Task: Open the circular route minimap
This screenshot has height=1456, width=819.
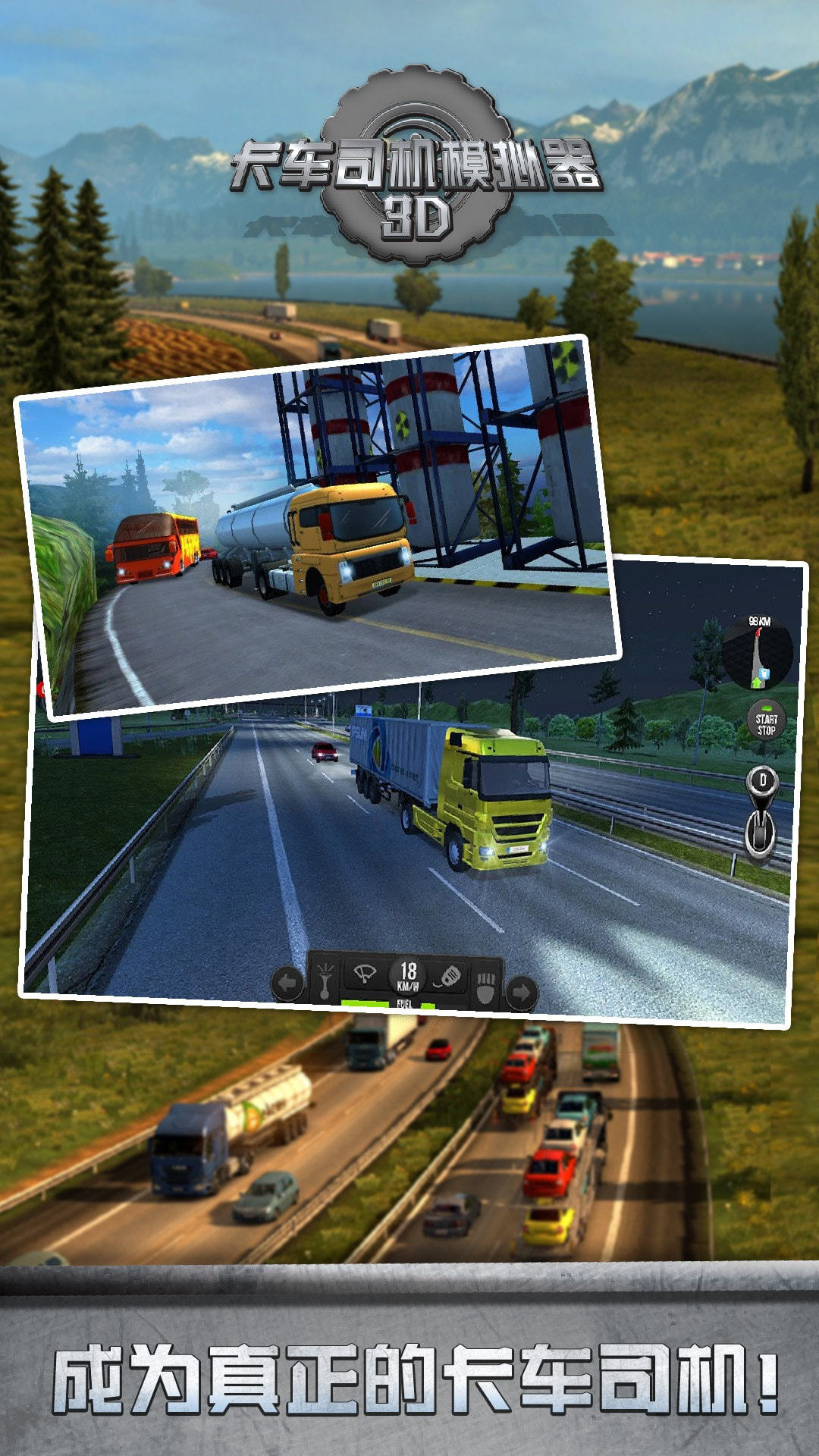Action: [x=758, y=653]
